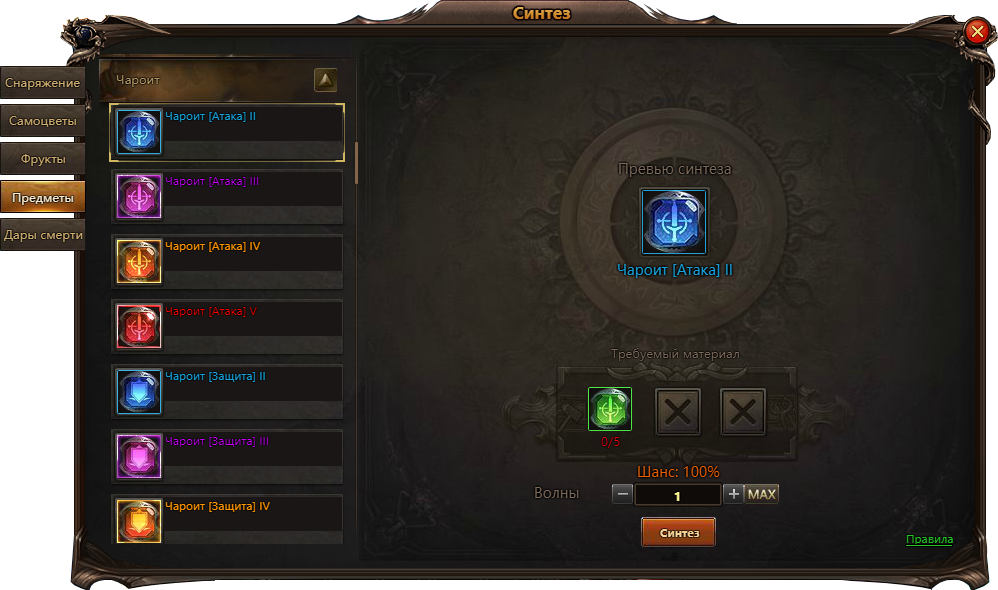998x590 pixels.
Task: Select the Чароит [Атака] V recipe
Action: point(227,326)
